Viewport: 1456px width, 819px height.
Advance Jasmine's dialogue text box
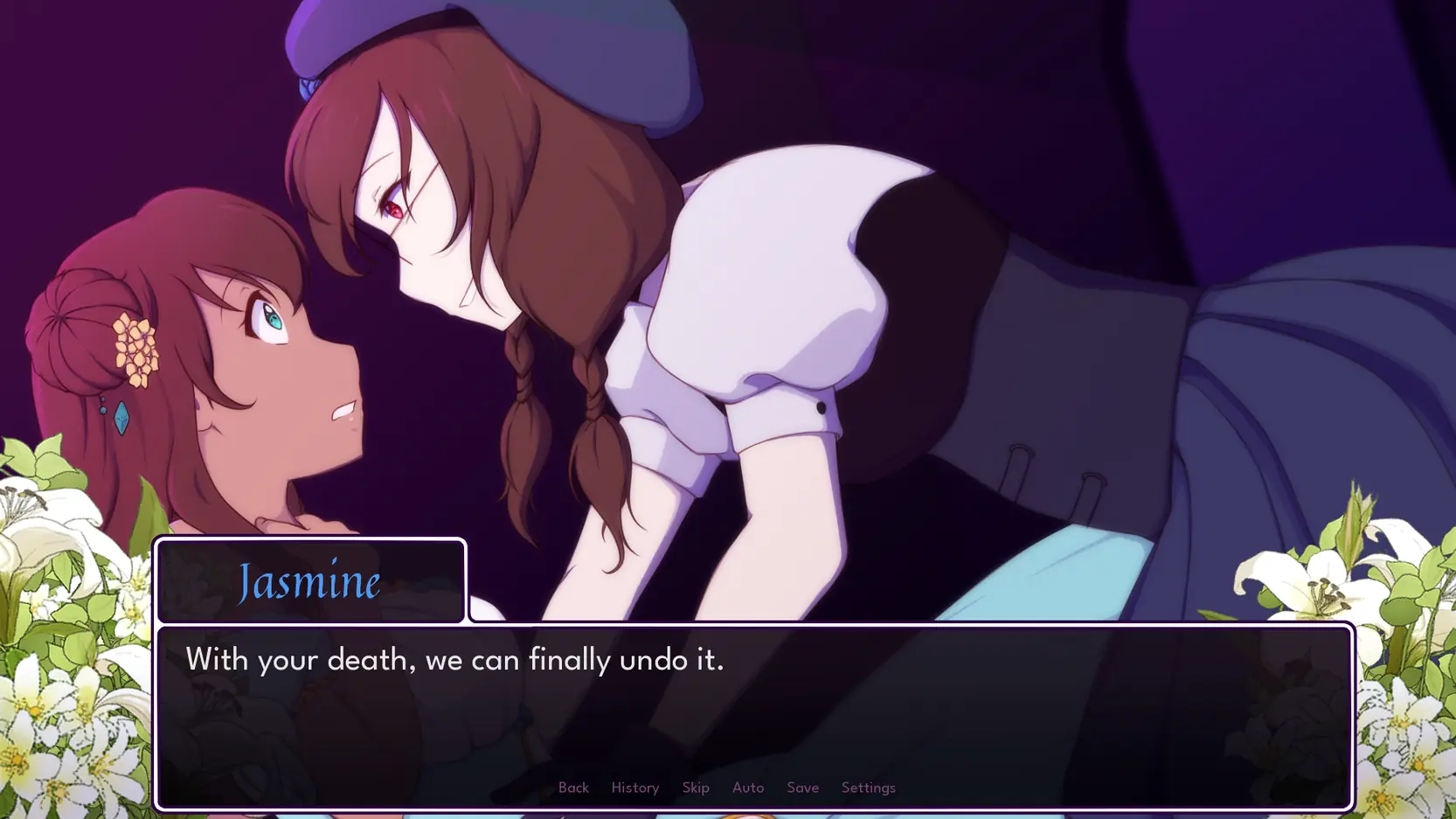(753, 699)
